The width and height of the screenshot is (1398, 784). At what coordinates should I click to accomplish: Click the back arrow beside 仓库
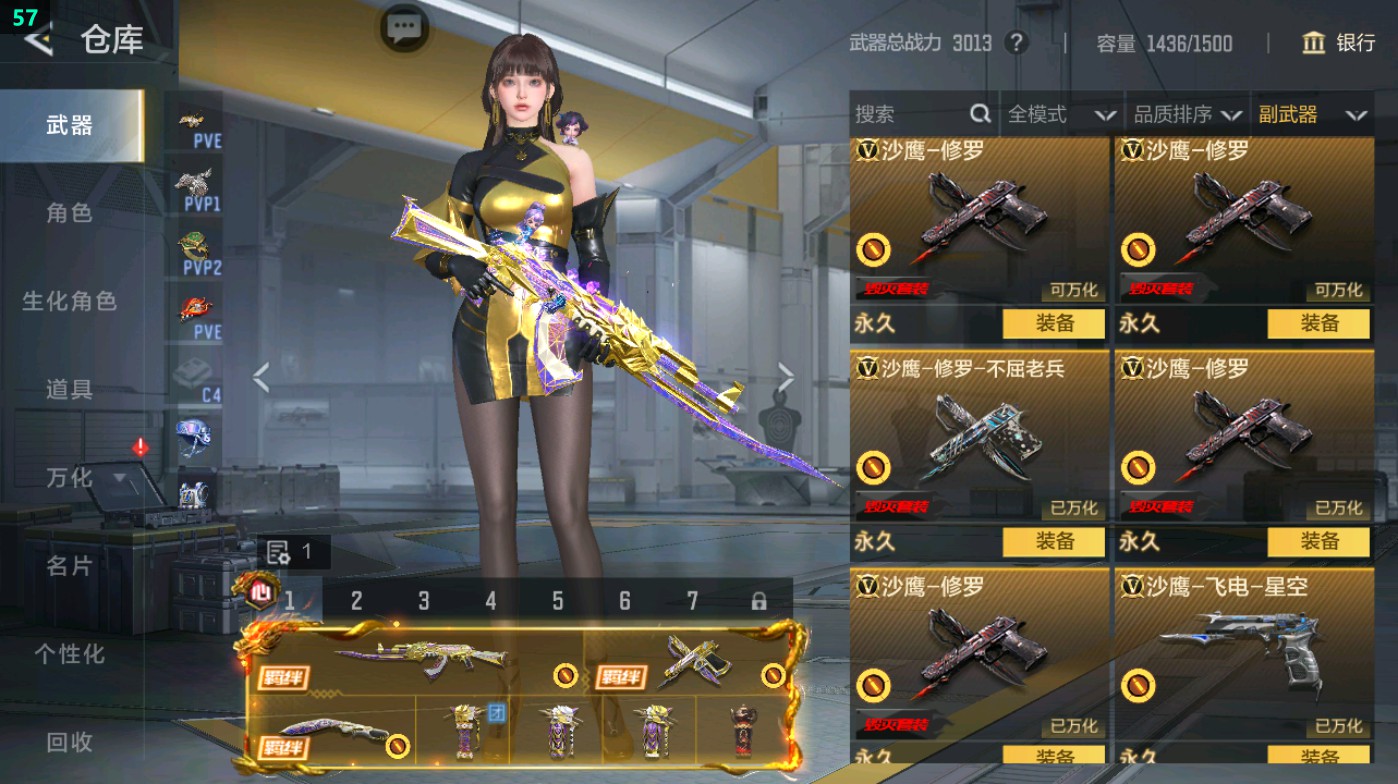point(38,42)
